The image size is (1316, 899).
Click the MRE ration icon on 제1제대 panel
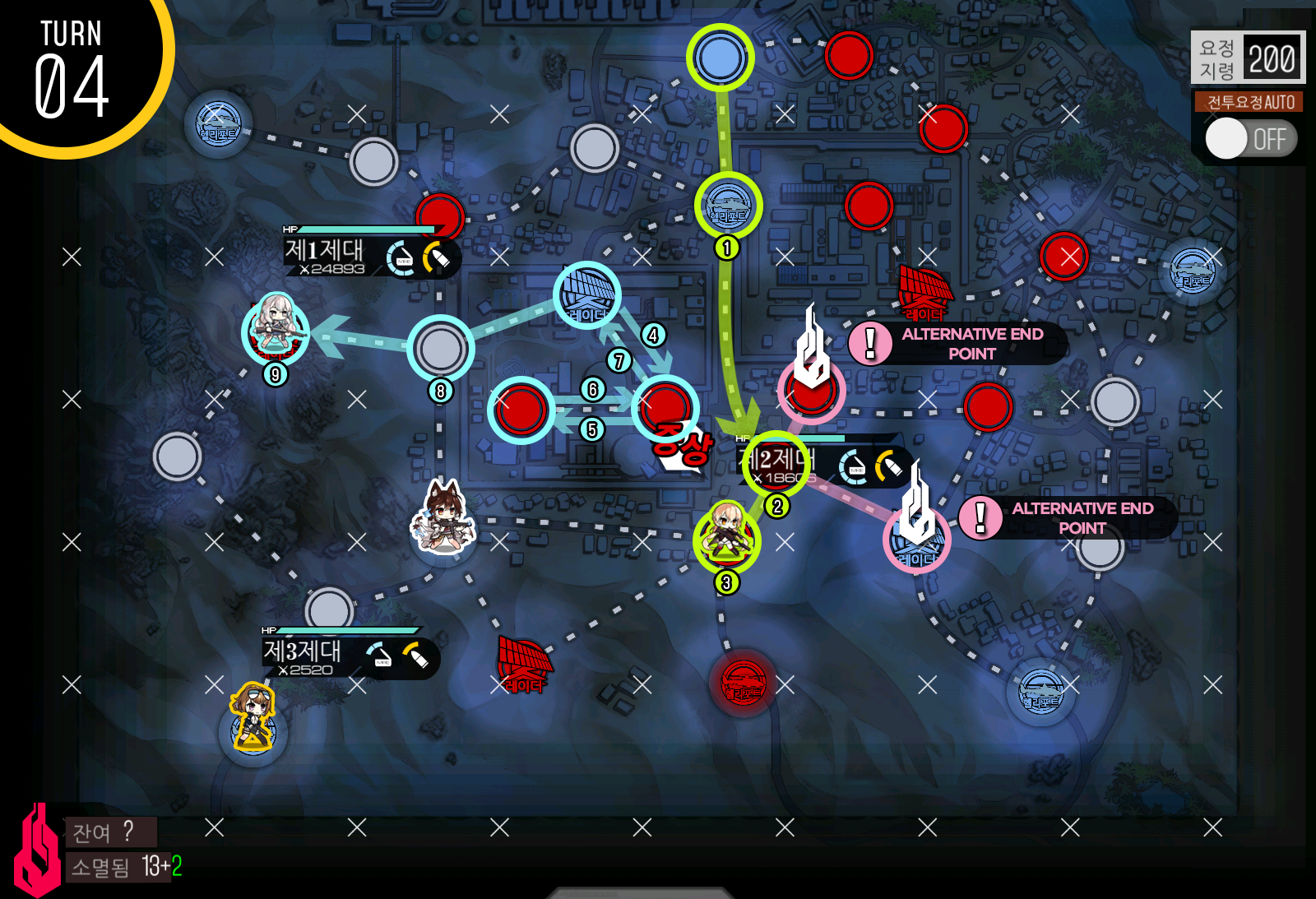[x=399, y=255]
